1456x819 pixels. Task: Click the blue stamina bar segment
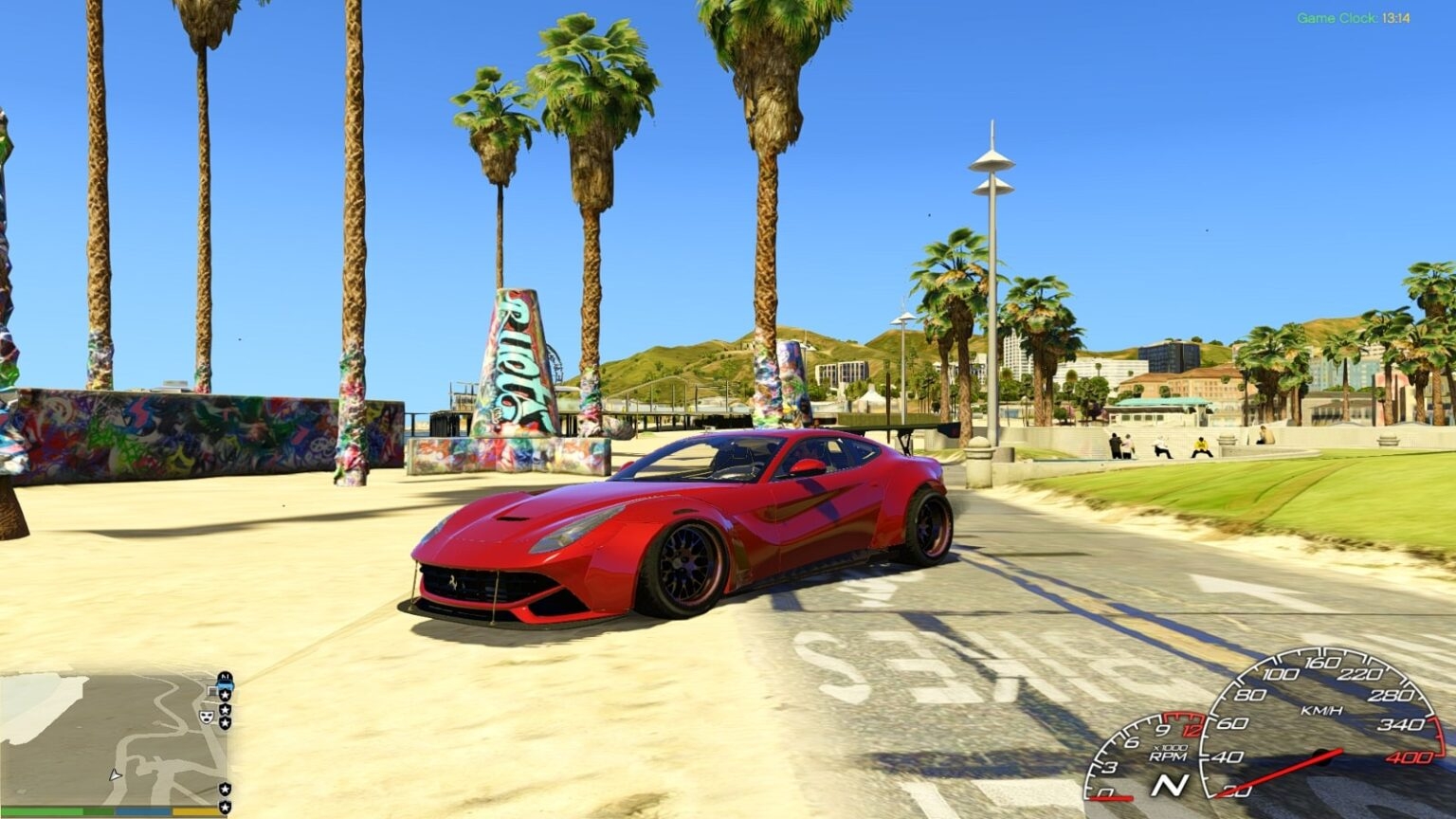(142, 811)
